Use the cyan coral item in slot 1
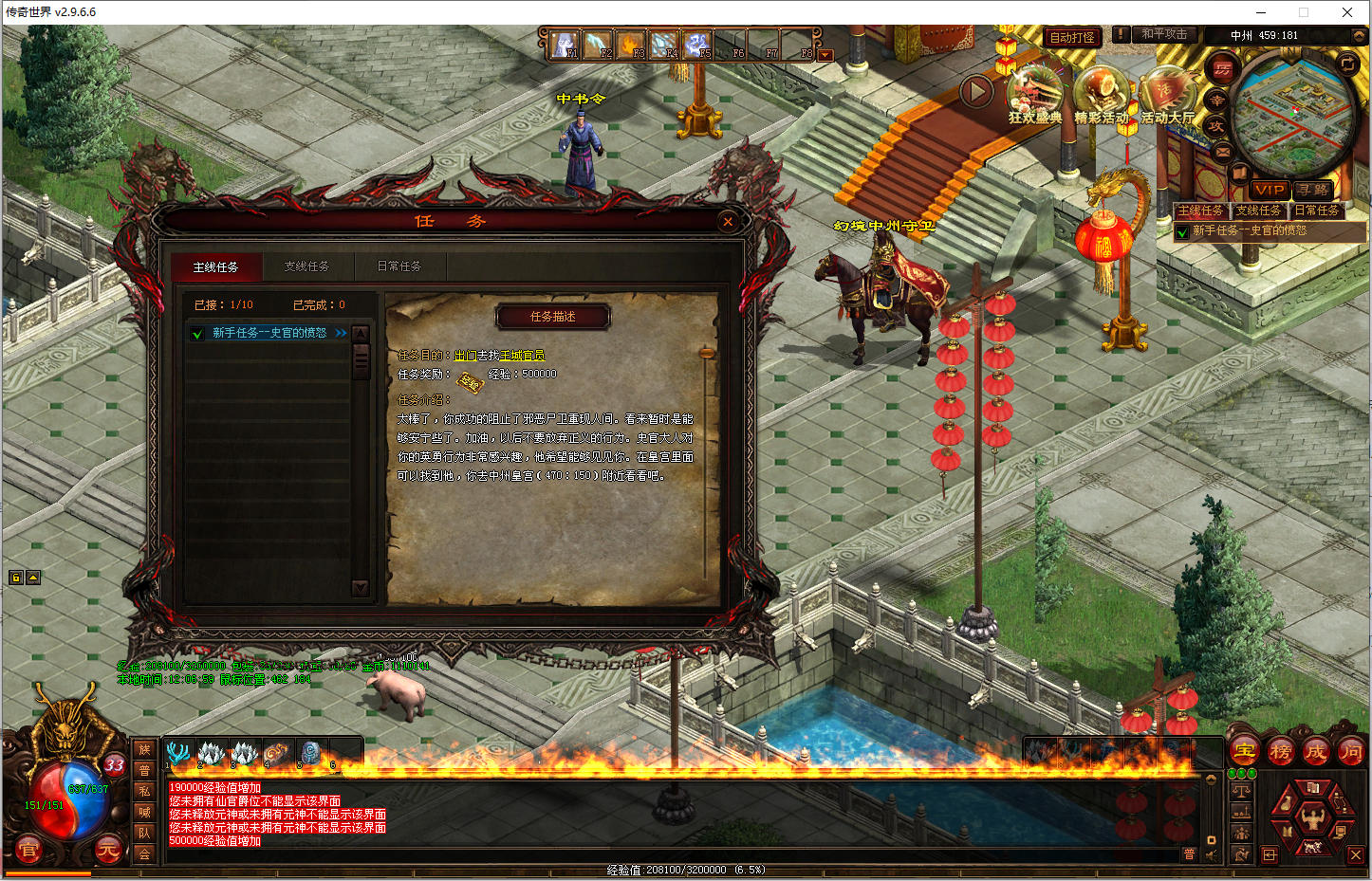1372x881 pixels. click(177, 753)
